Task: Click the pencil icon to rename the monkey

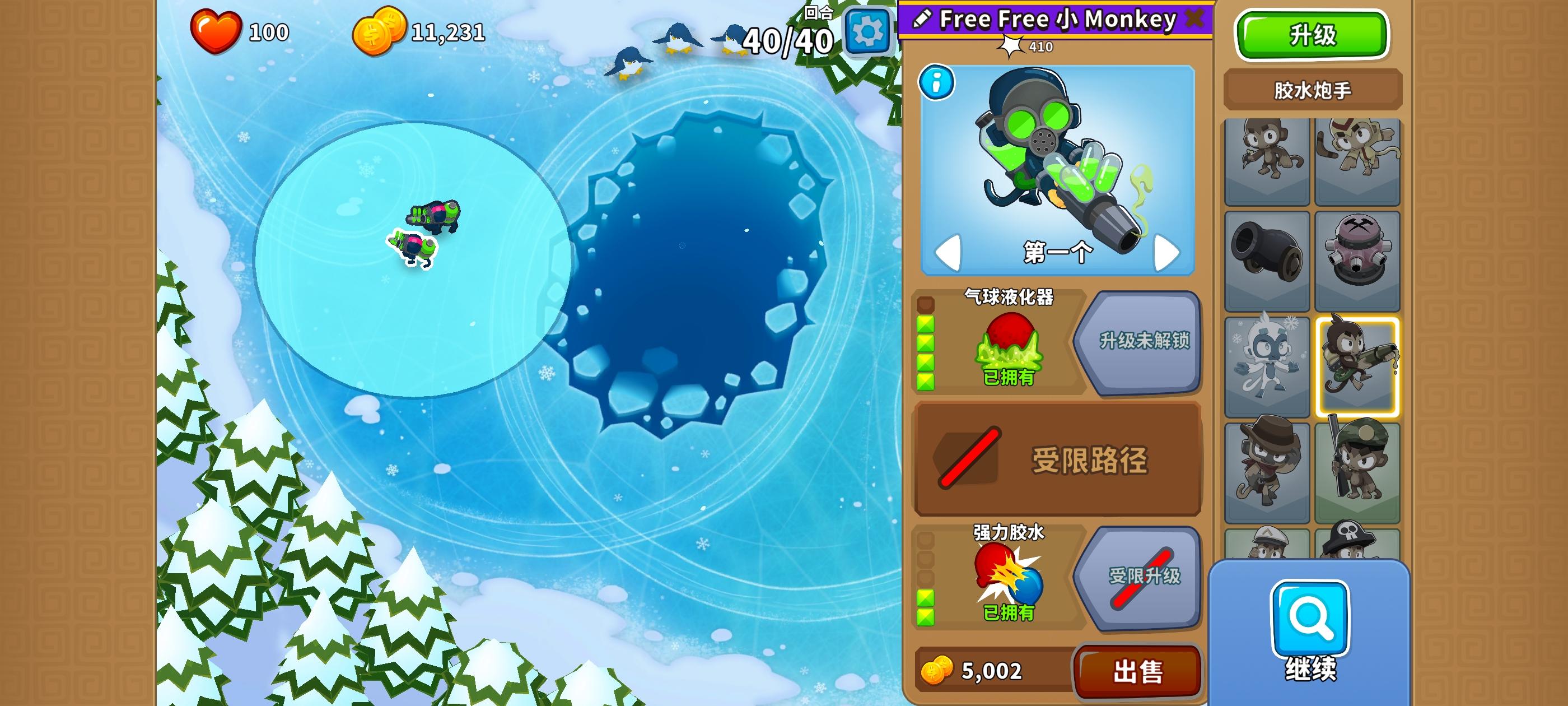Action: (x=922, y=19)
